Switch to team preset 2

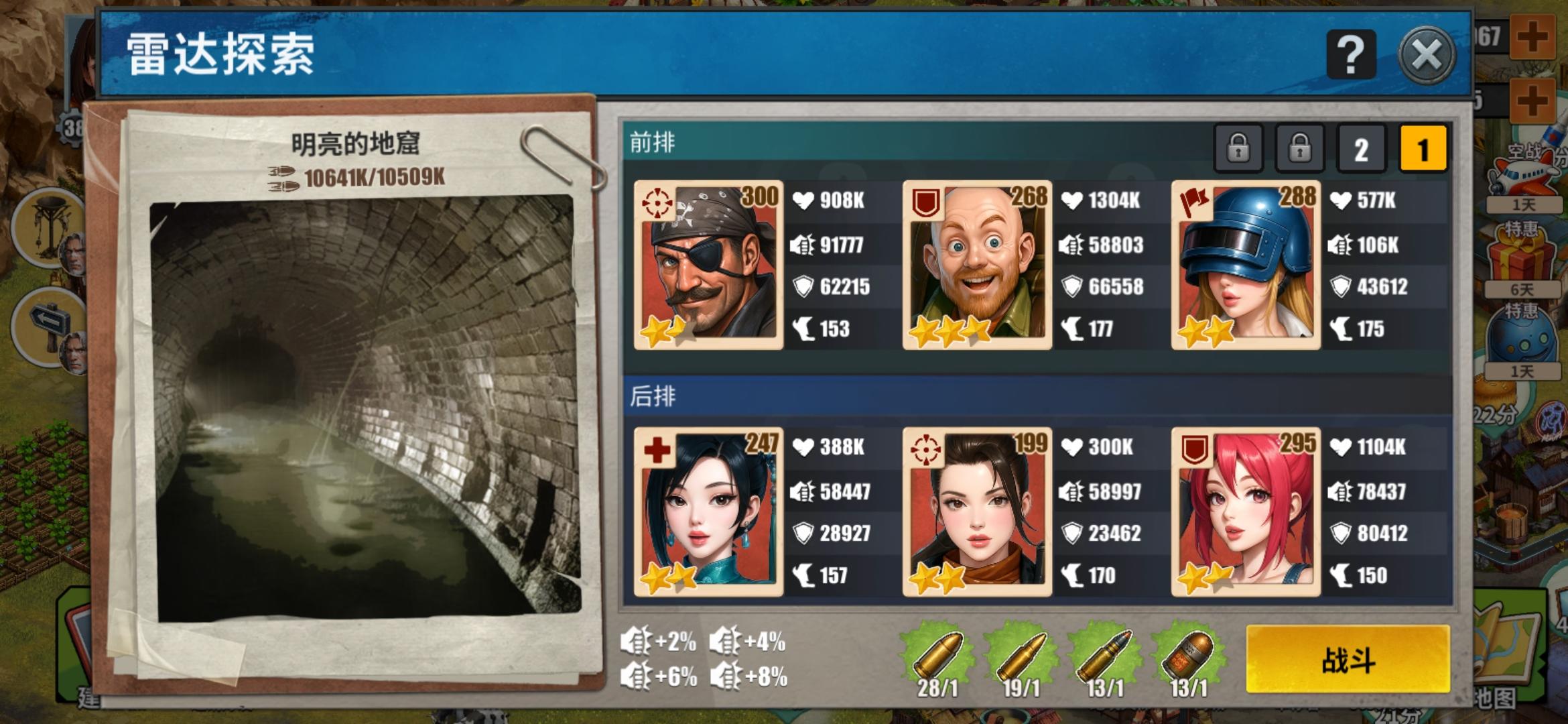1360,147
